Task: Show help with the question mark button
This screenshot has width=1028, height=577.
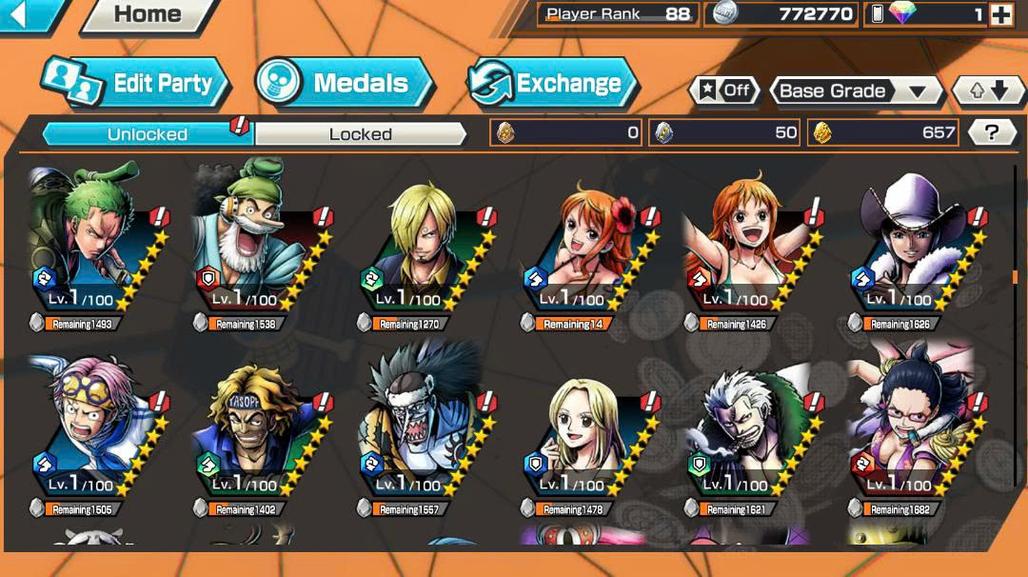Action: tap(991, 132)
